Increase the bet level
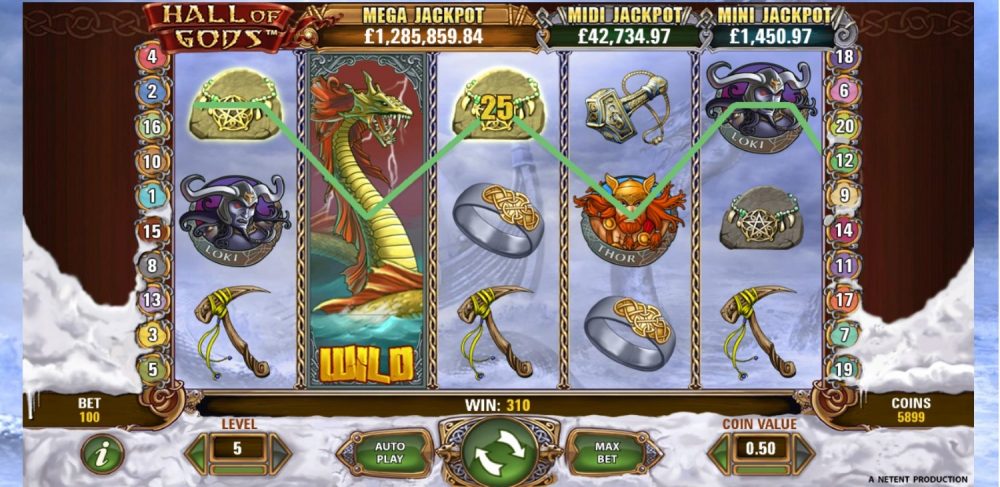1000x487 pixels. coord(281,453)
